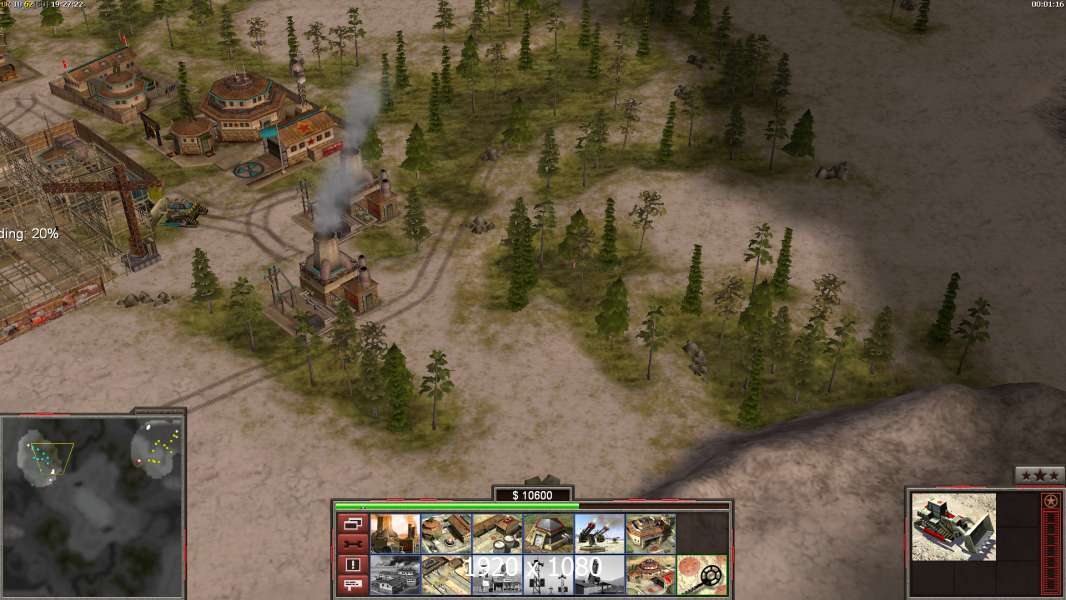The width and height of the screenshot is (1066, 600).
Task: Select the bulldozer unit portrait
Action: [x=953, y=526]
